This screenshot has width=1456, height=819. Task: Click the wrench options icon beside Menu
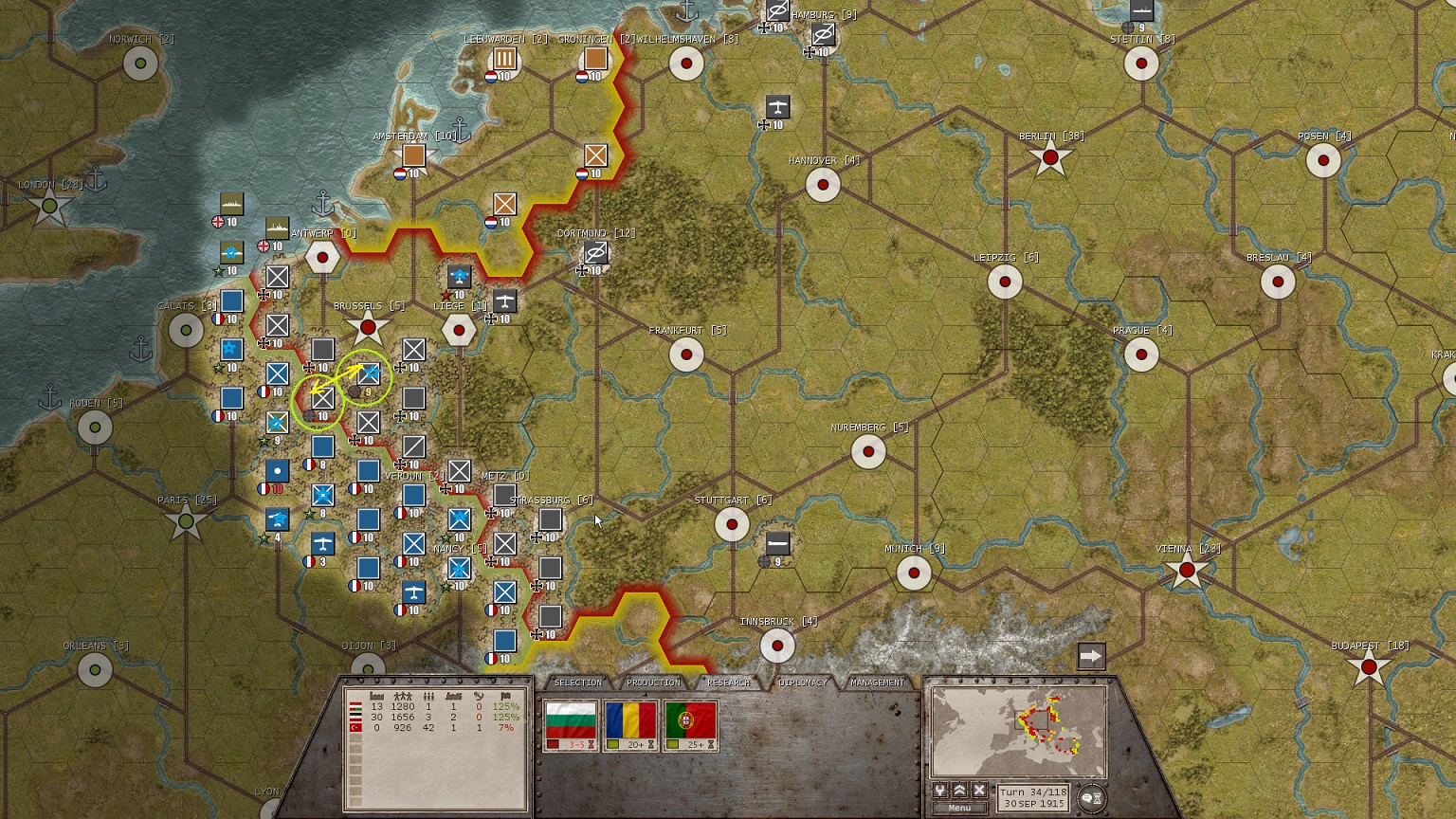click(940, 790)
